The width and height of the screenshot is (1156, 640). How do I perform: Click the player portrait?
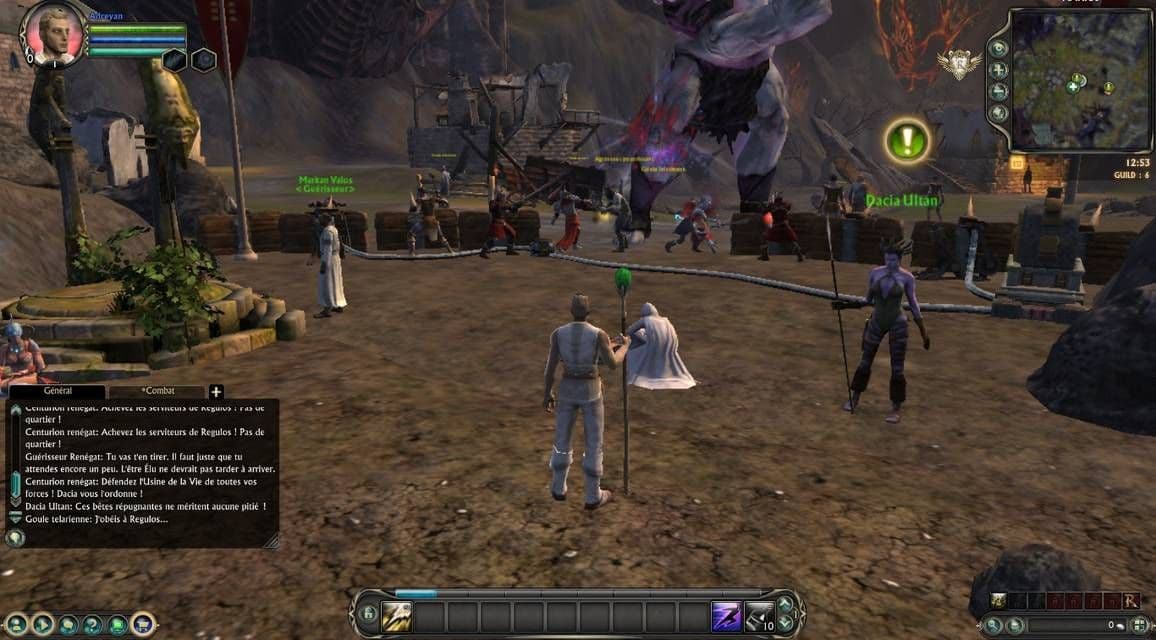[x=53, y=32]
